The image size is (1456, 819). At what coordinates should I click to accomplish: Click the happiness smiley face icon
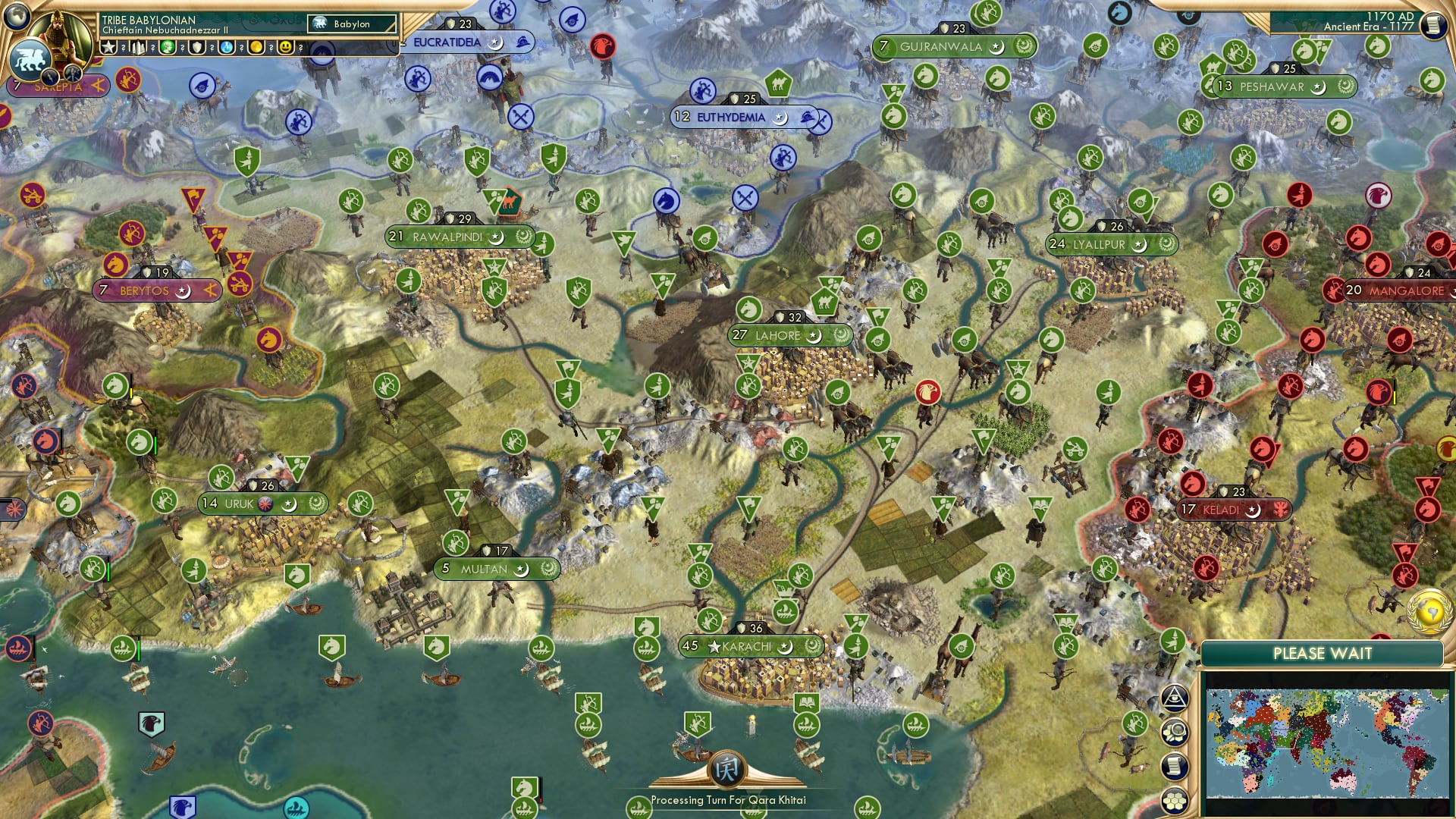pyautogui.click(x=286, y=47)
